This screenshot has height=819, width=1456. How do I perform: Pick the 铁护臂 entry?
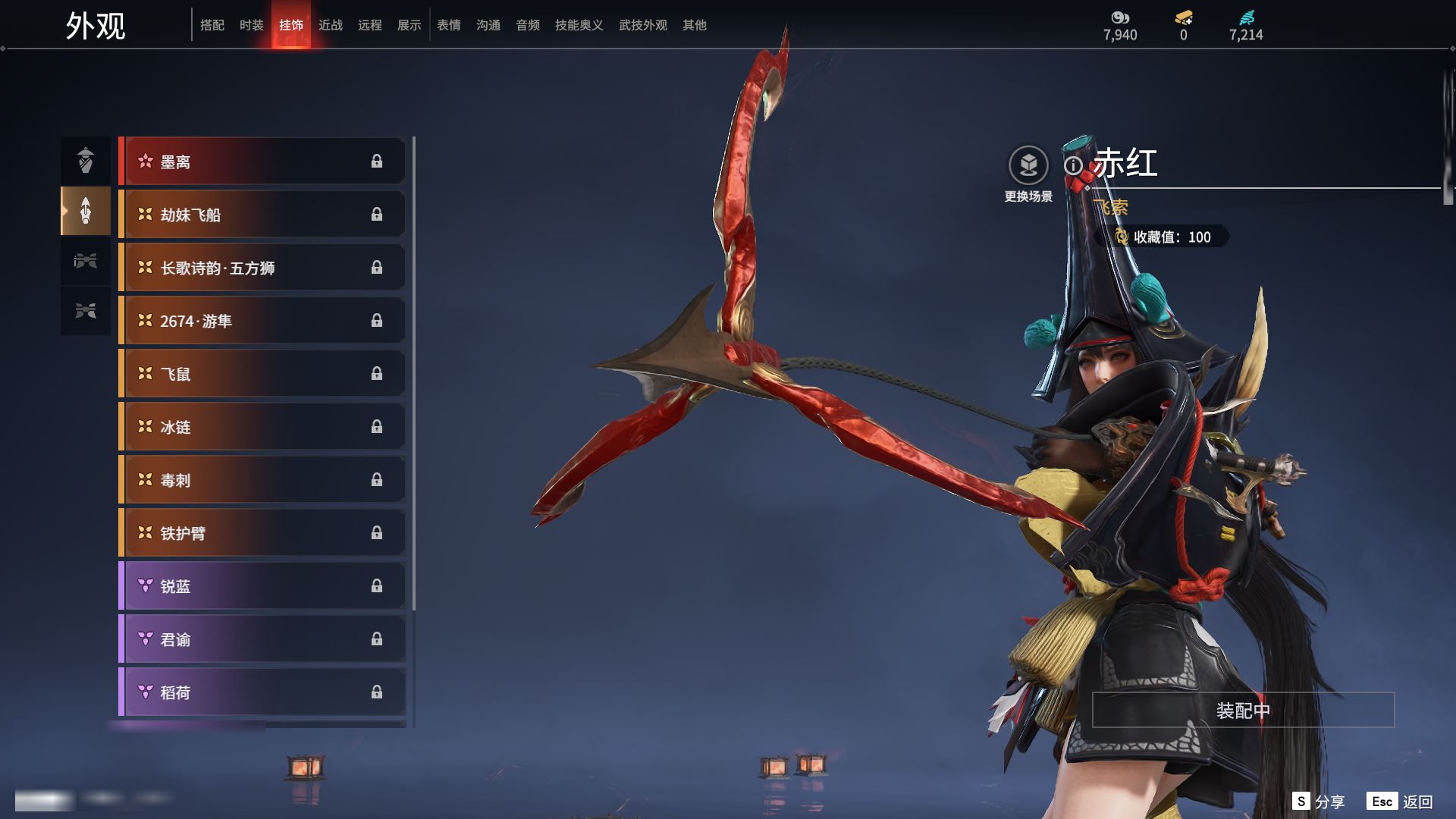pyautogui.click(x=262, y=533)
